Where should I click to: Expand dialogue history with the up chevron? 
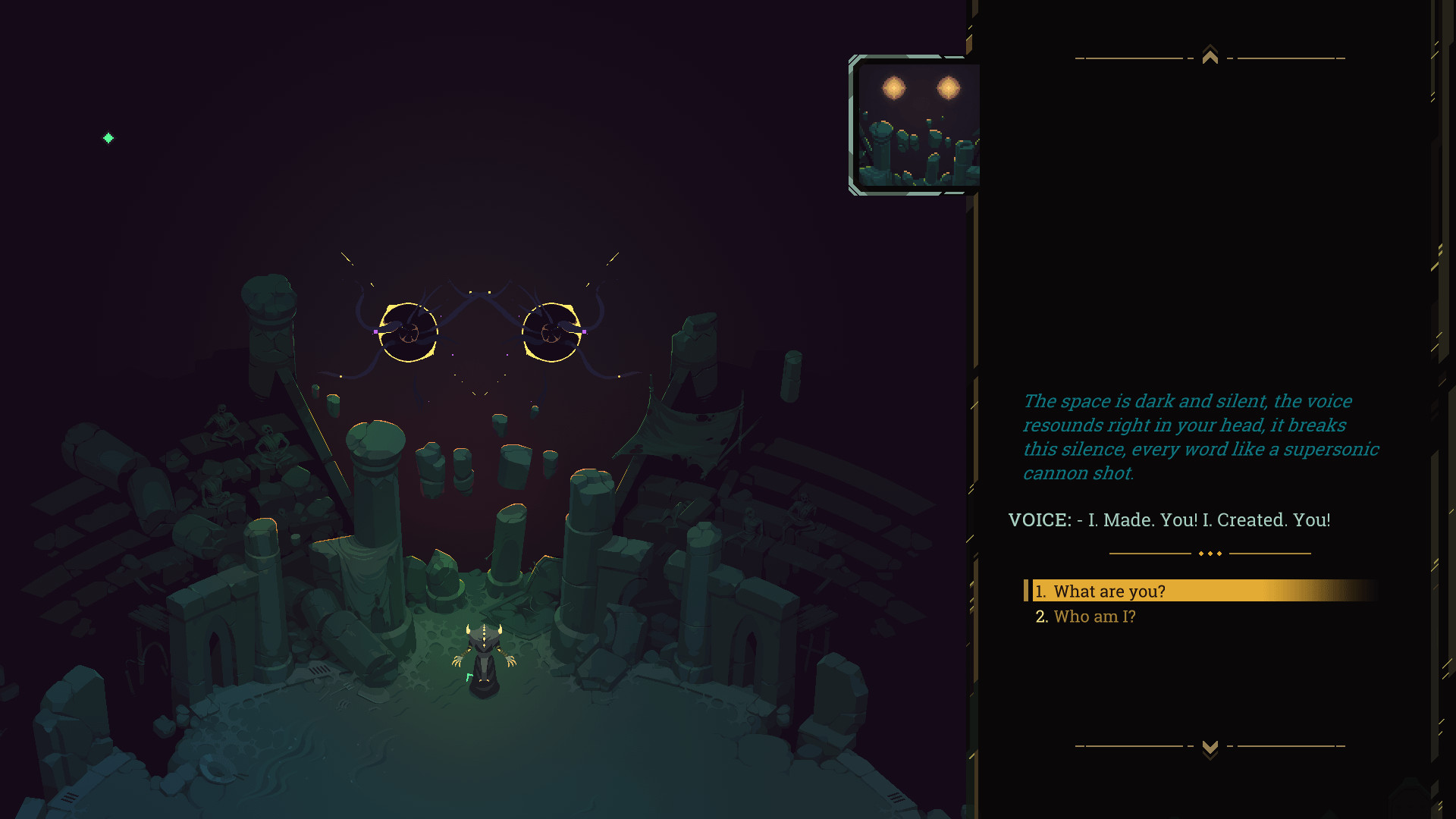coord(1209,54)
